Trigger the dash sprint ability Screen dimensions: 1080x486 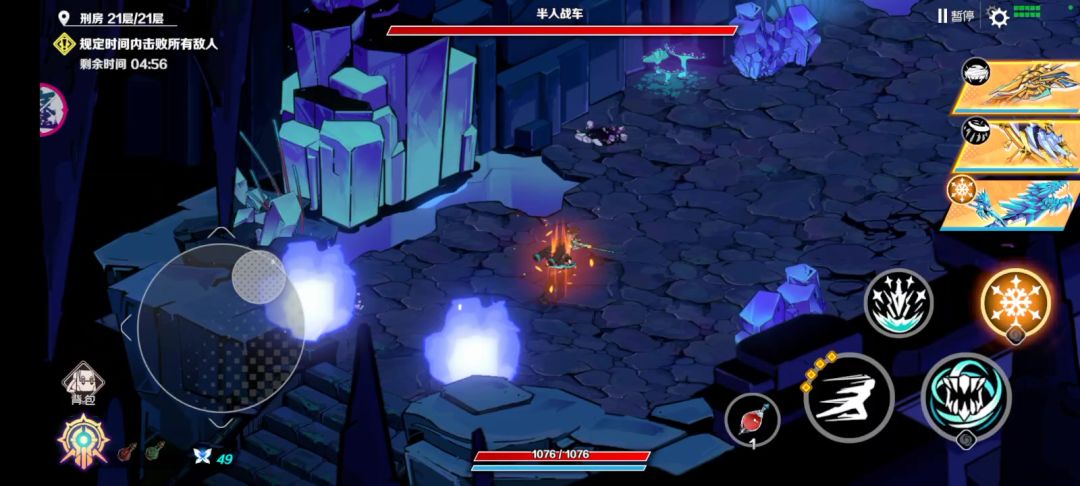(x=848, y=397)
